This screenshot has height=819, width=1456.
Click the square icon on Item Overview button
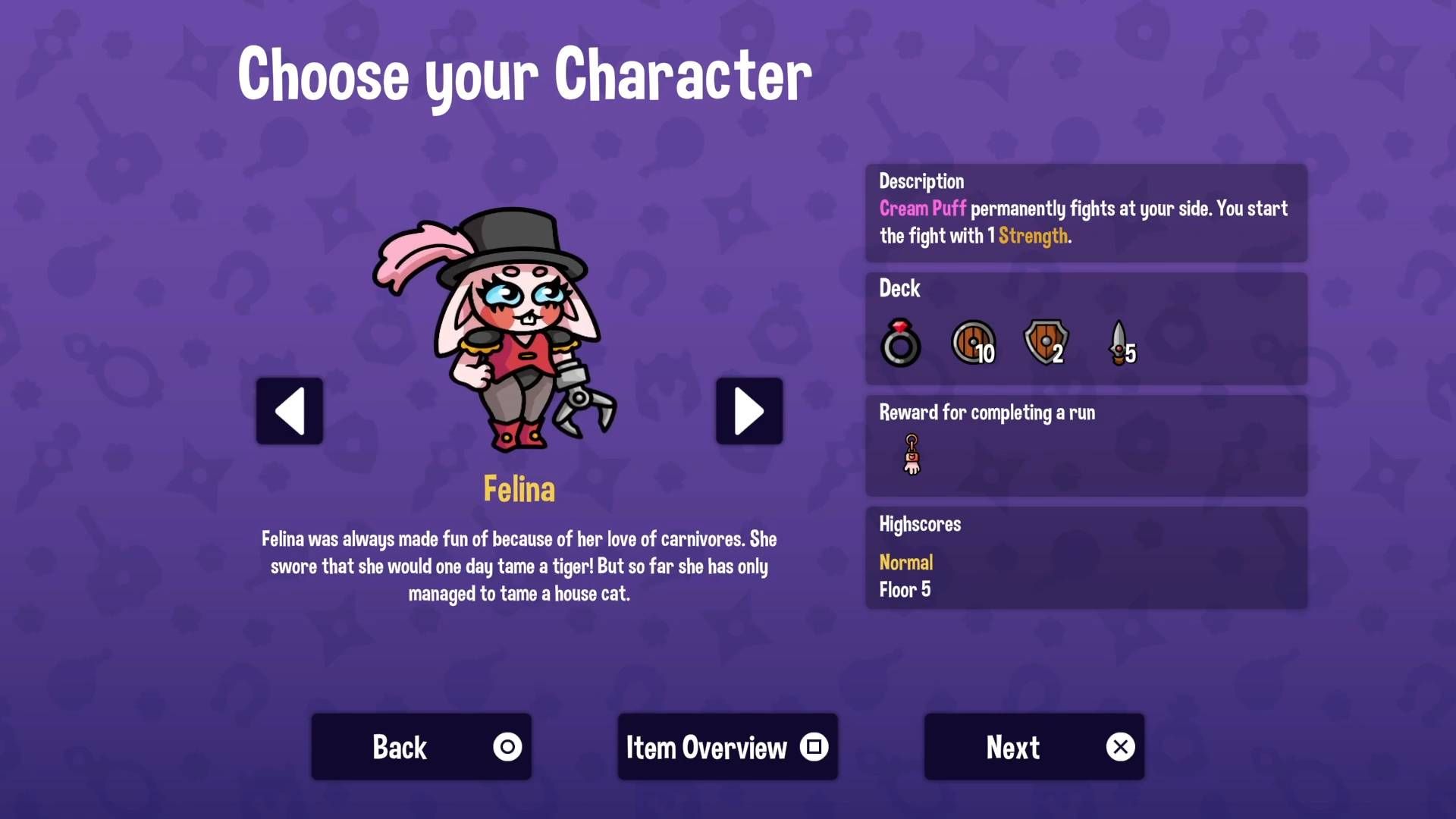tap(813, 746)
